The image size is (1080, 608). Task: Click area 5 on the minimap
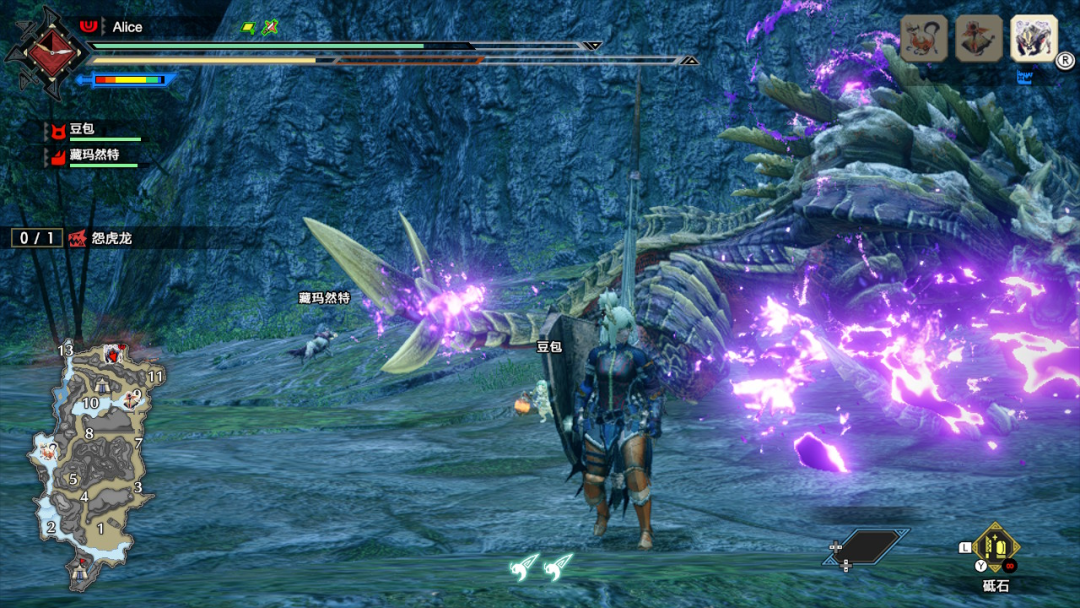[x=73, y=479]
